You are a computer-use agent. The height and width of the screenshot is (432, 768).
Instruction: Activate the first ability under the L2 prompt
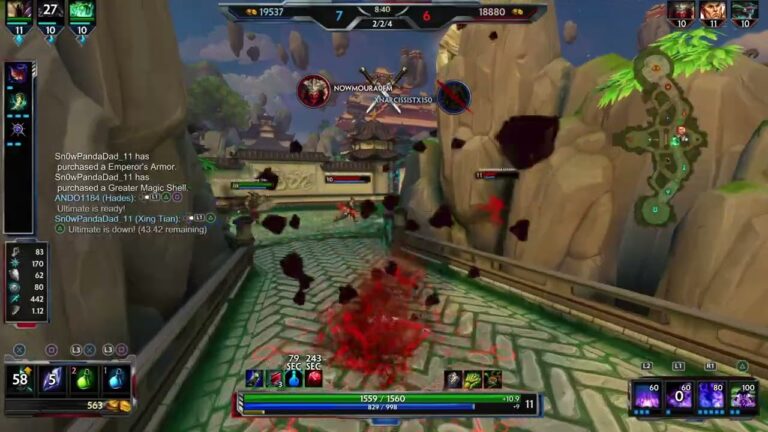pyautogui.click(x=646, y=395)
